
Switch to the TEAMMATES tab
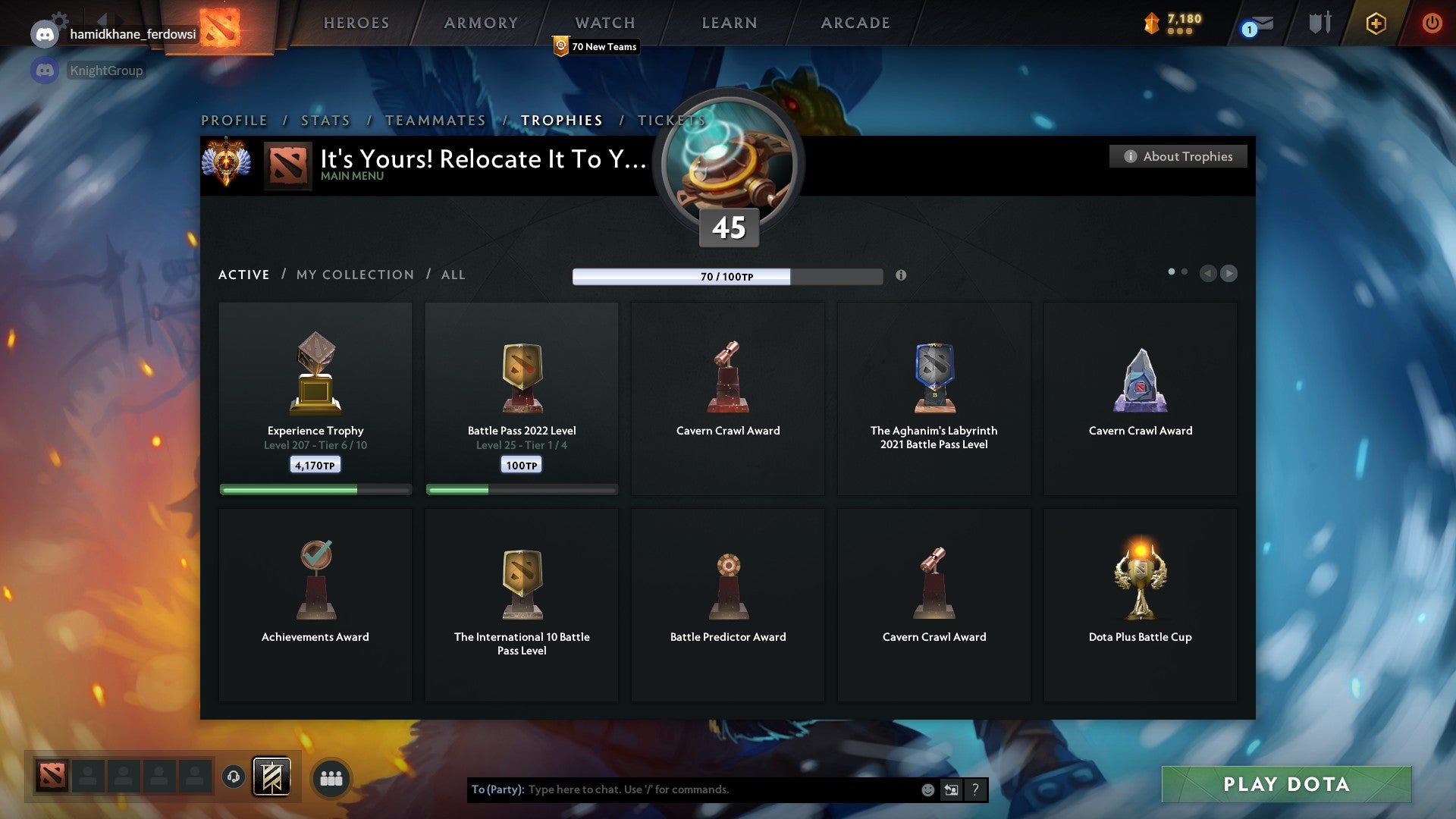435,120
